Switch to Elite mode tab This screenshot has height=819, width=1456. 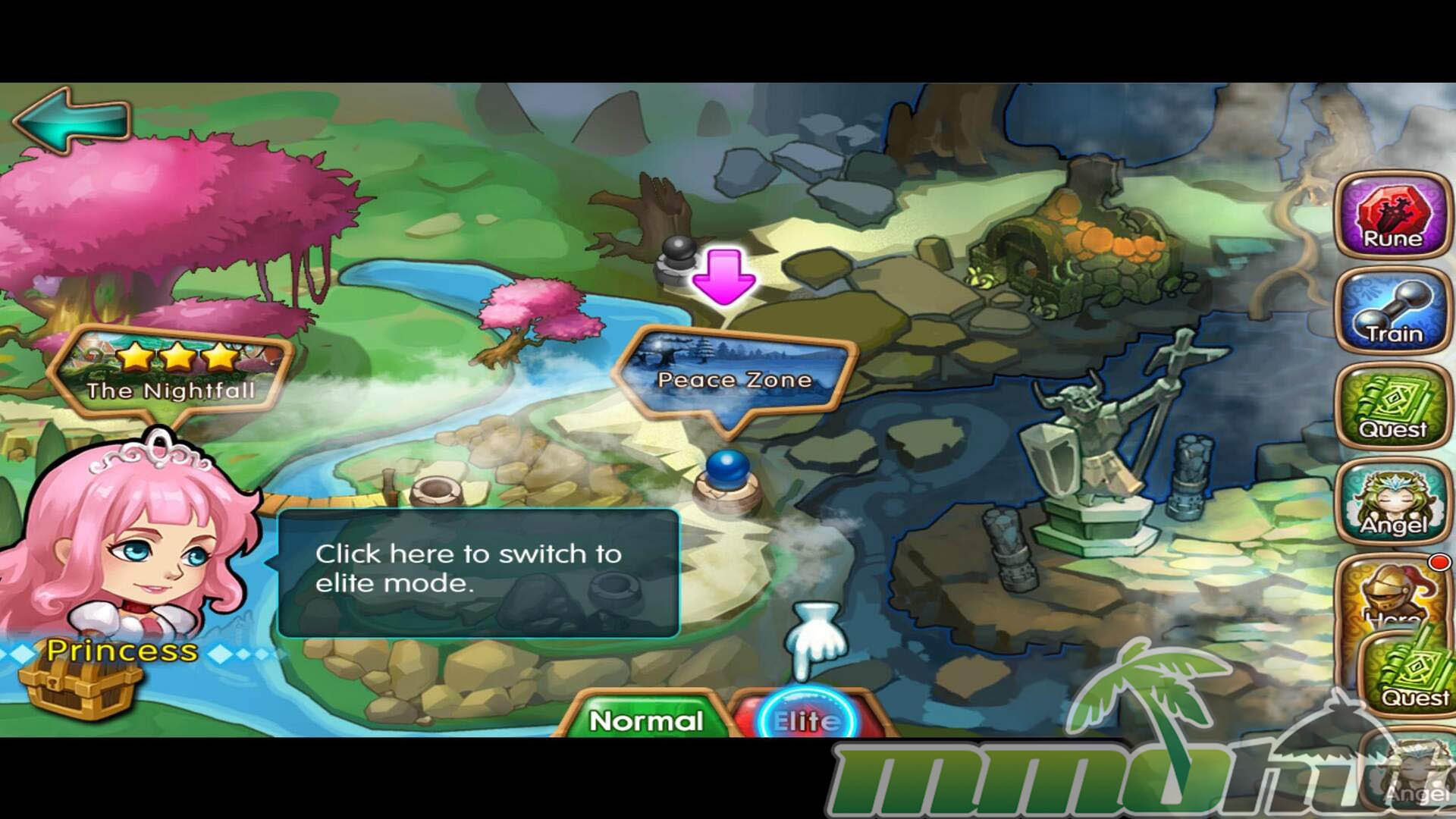click(x=807, y=718)
